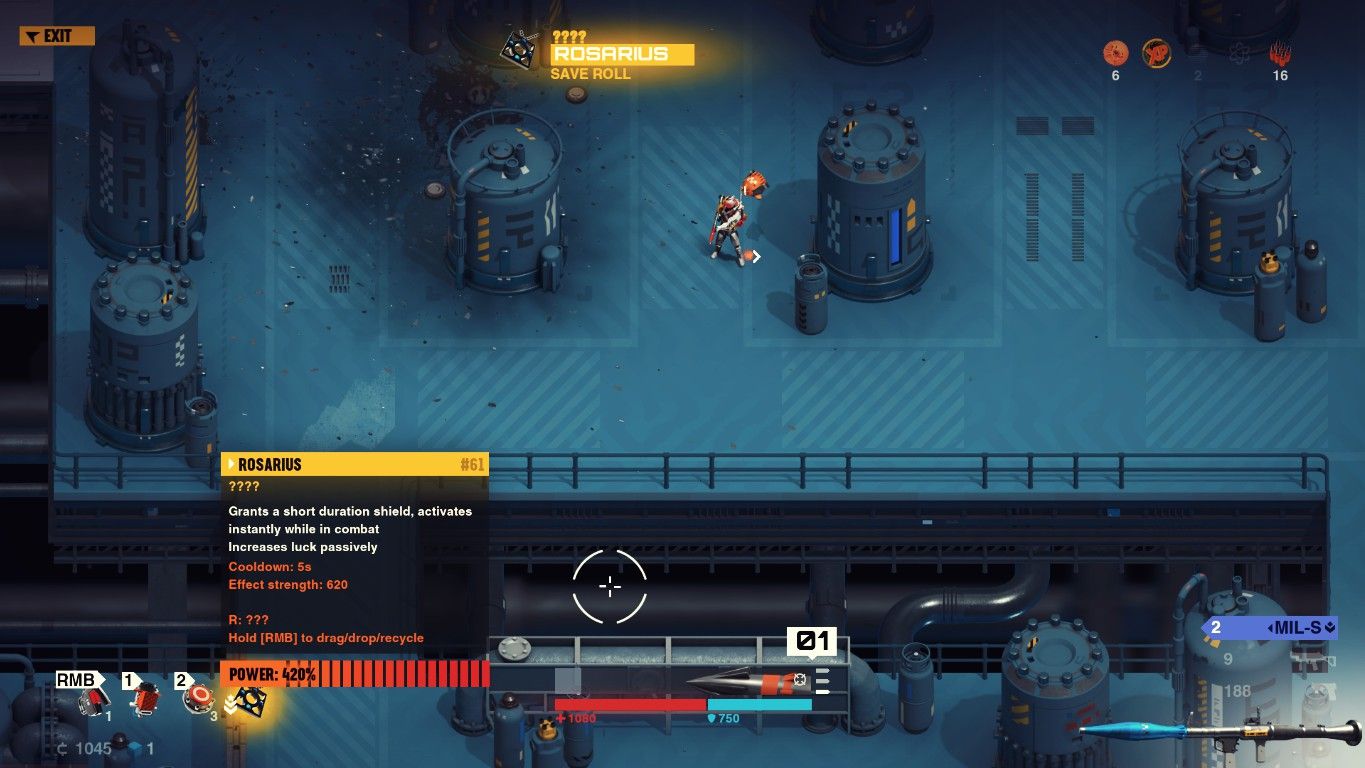Open the MIL-S weapon selector banner

coord(1271,628)
